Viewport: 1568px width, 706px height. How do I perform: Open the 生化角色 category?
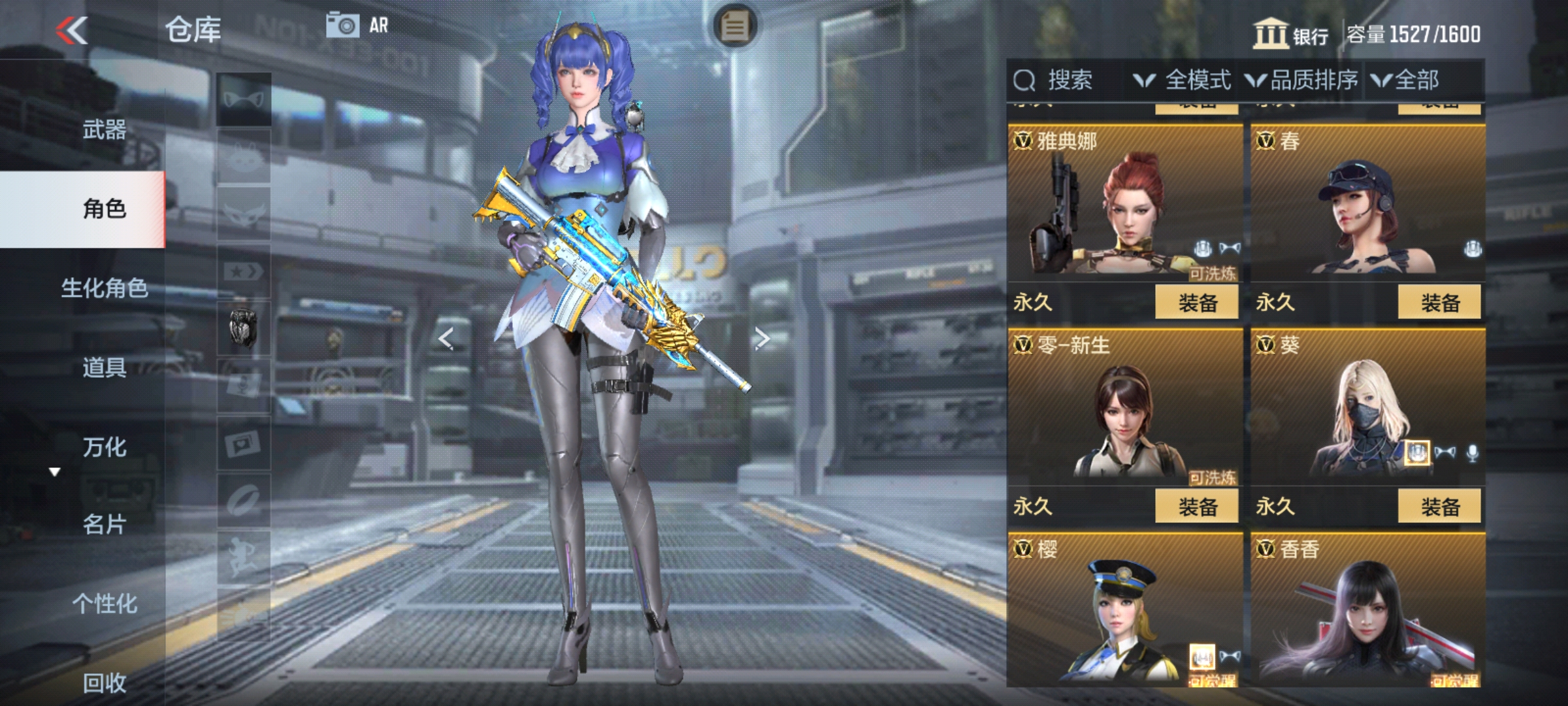[x=105, y=288]
